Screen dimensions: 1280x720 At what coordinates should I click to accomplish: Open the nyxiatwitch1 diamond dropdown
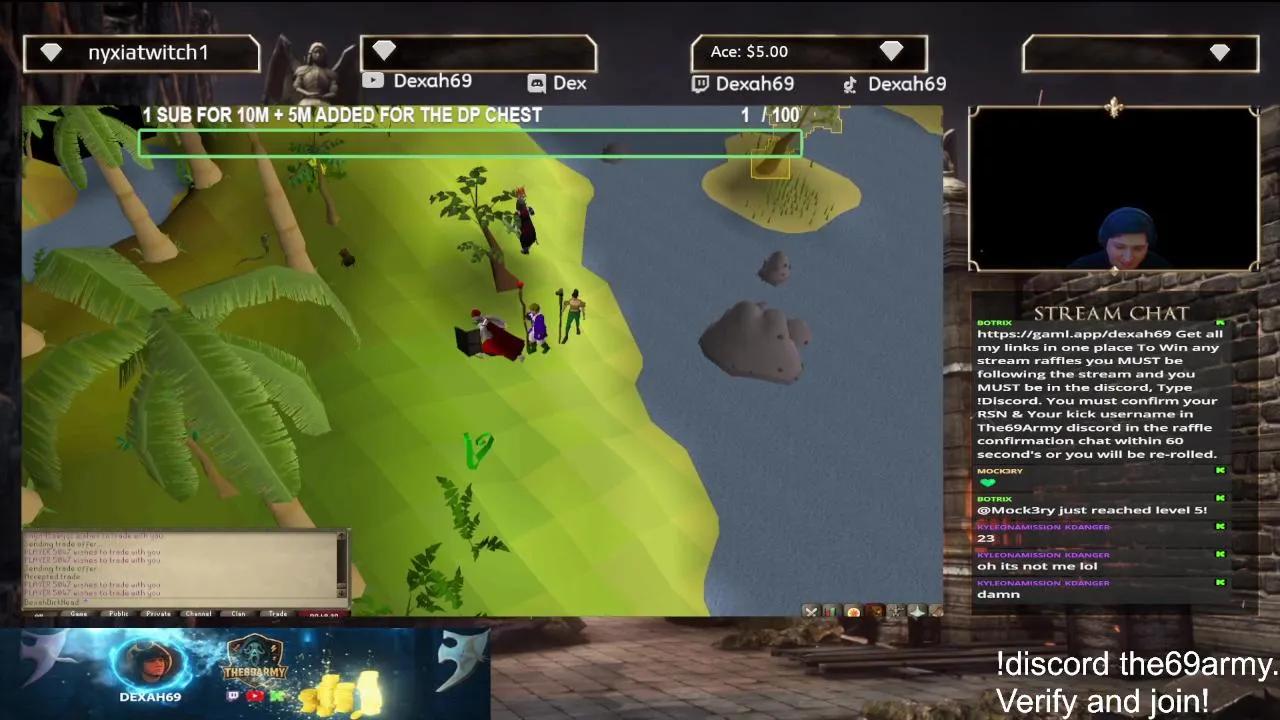click(x=51, y=52)
